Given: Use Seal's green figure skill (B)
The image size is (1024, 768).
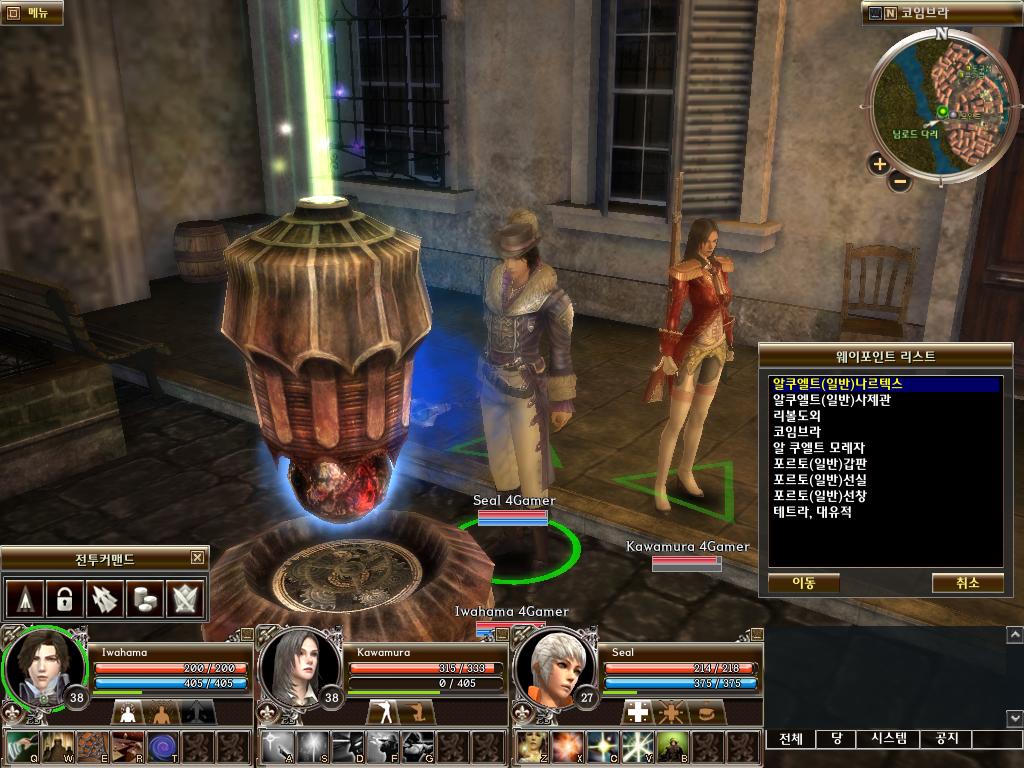Looking at the screenshot, I should pyautogui.click(x=670, y=747).
